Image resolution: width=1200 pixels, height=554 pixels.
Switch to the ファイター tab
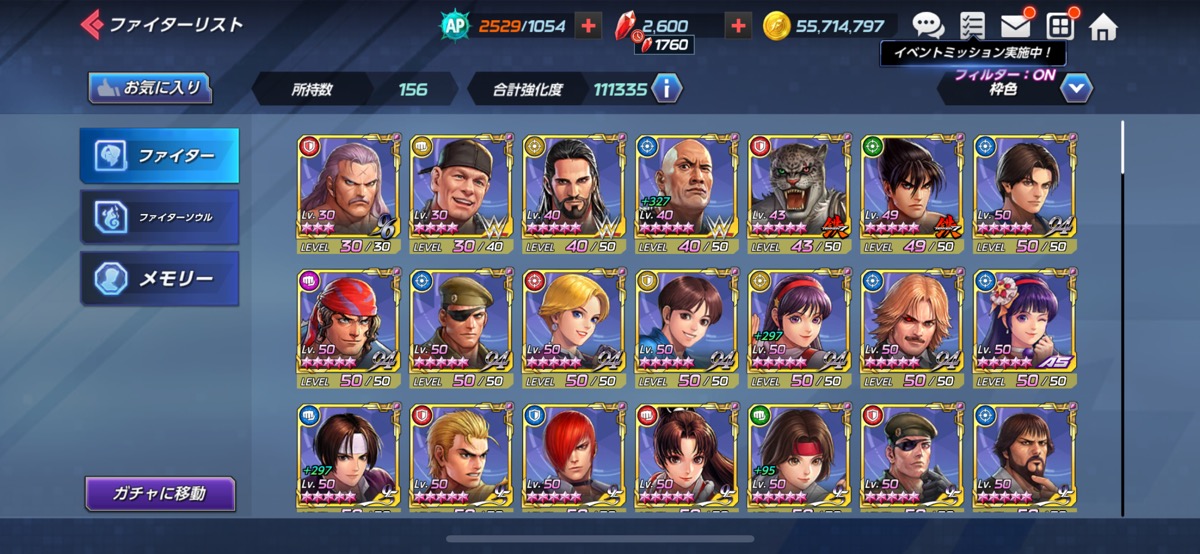pyautogui.click(x=160, y=156)
